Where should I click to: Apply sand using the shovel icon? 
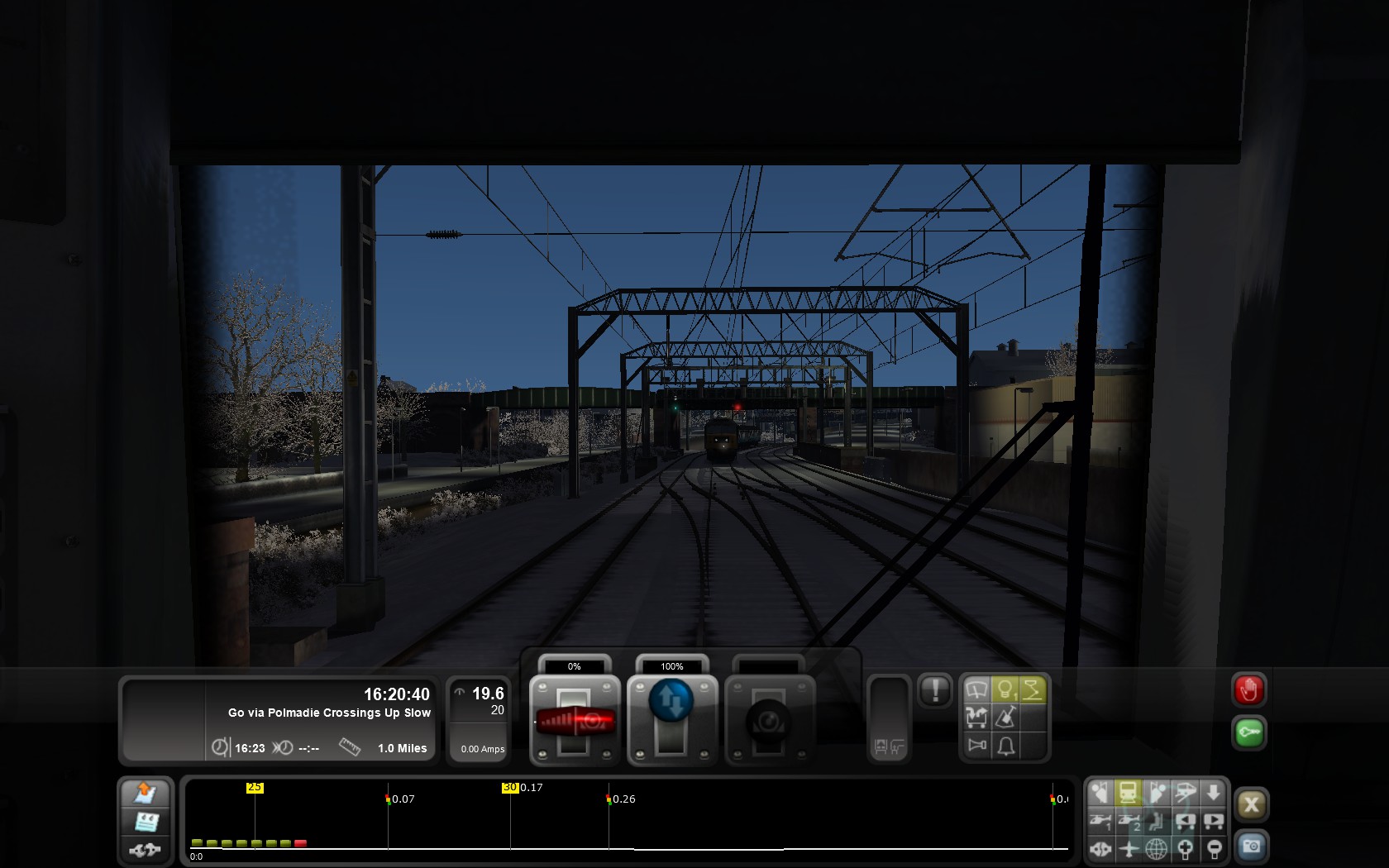point(1005,718)
